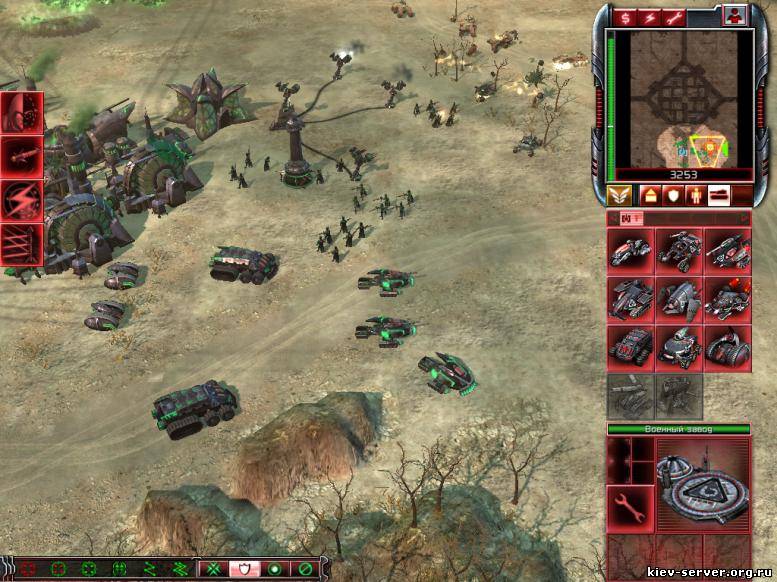Image resolution: width=777 pixels, height=582 pixels.
Task: Build the Harvester unit
Action: [x=631, y=346]
